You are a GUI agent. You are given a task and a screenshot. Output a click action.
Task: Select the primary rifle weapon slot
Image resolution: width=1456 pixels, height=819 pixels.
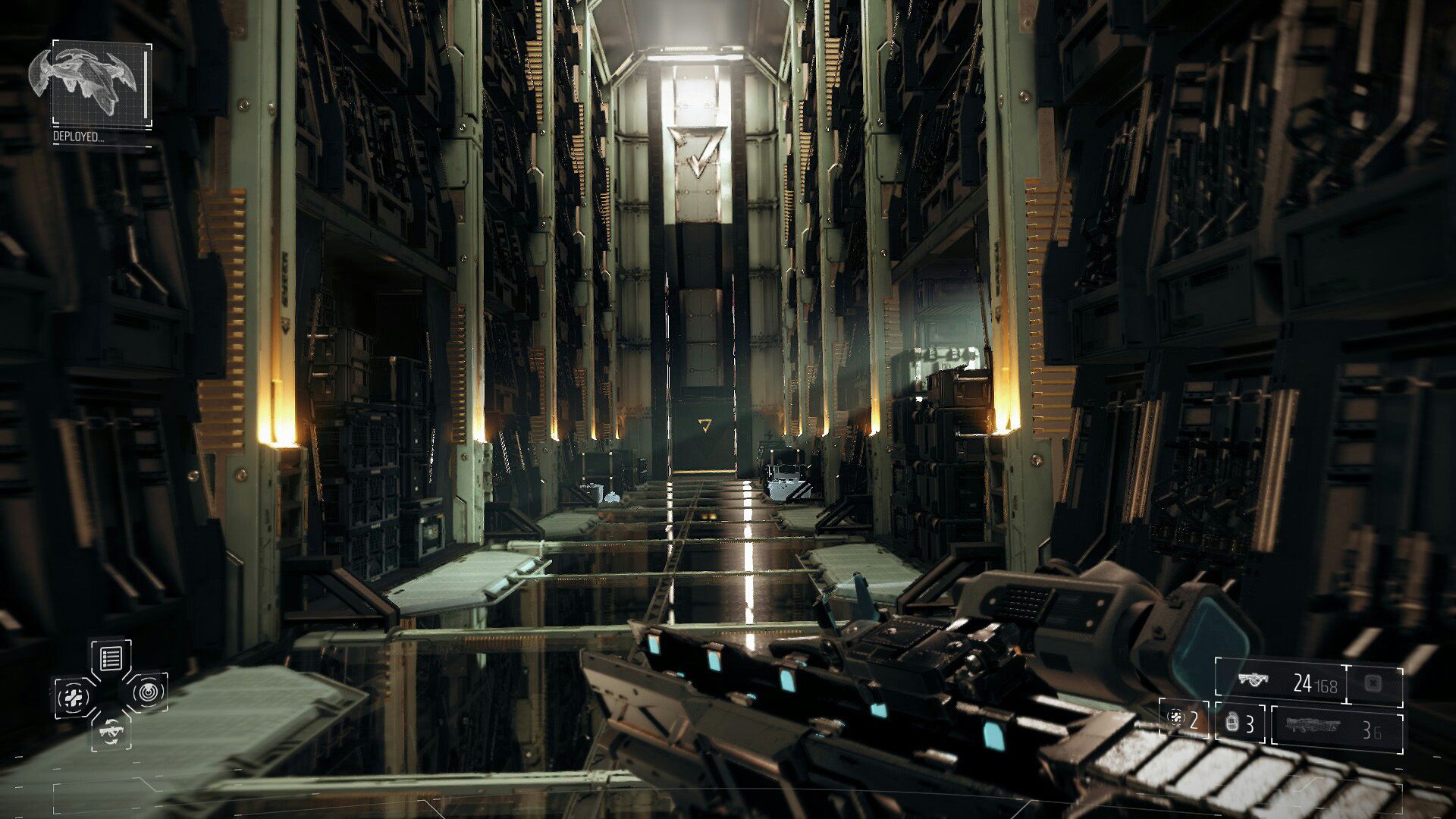(1280, 682)
